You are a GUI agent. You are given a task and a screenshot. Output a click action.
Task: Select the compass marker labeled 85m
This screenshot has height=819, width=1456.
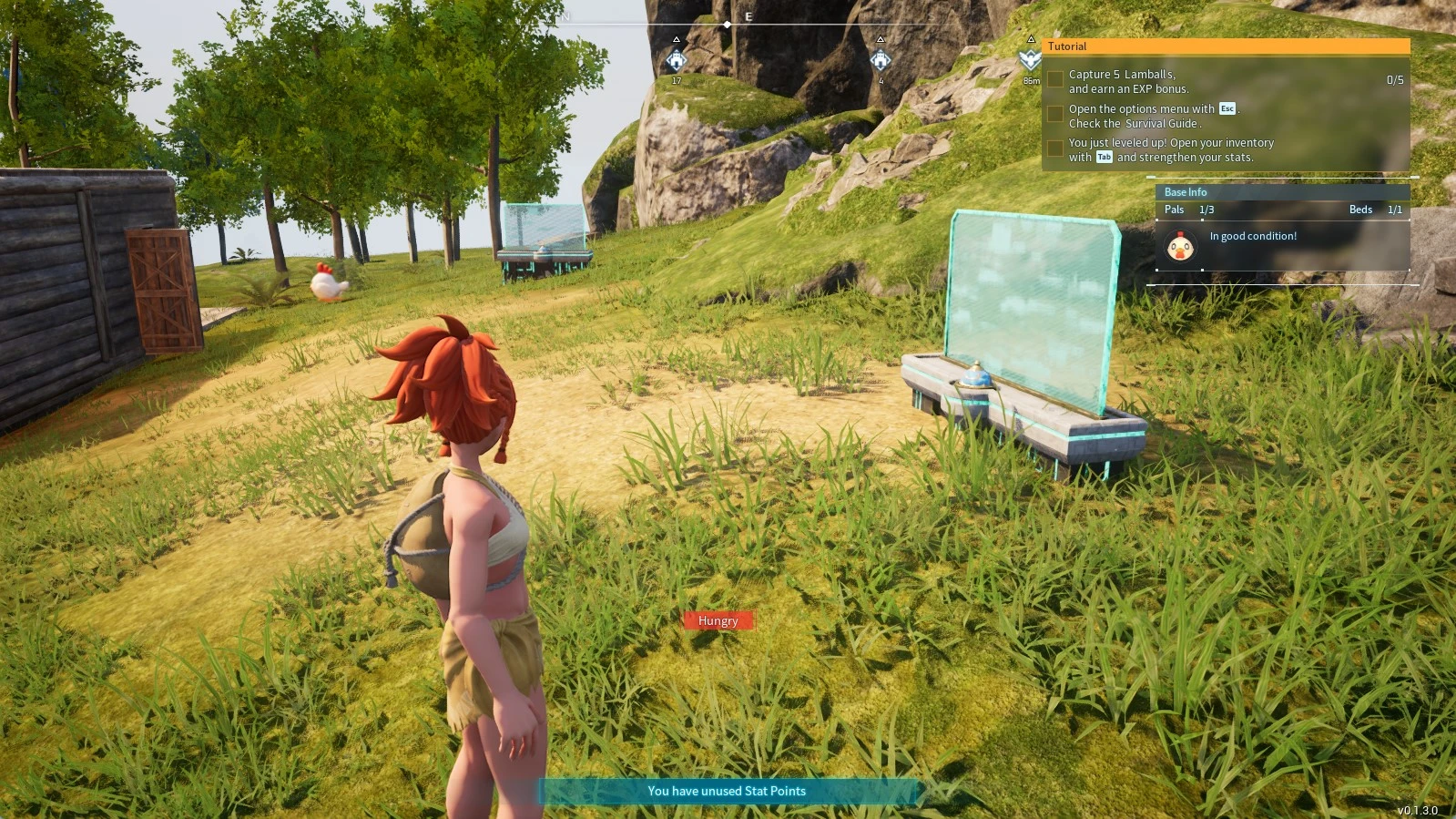1030,60
